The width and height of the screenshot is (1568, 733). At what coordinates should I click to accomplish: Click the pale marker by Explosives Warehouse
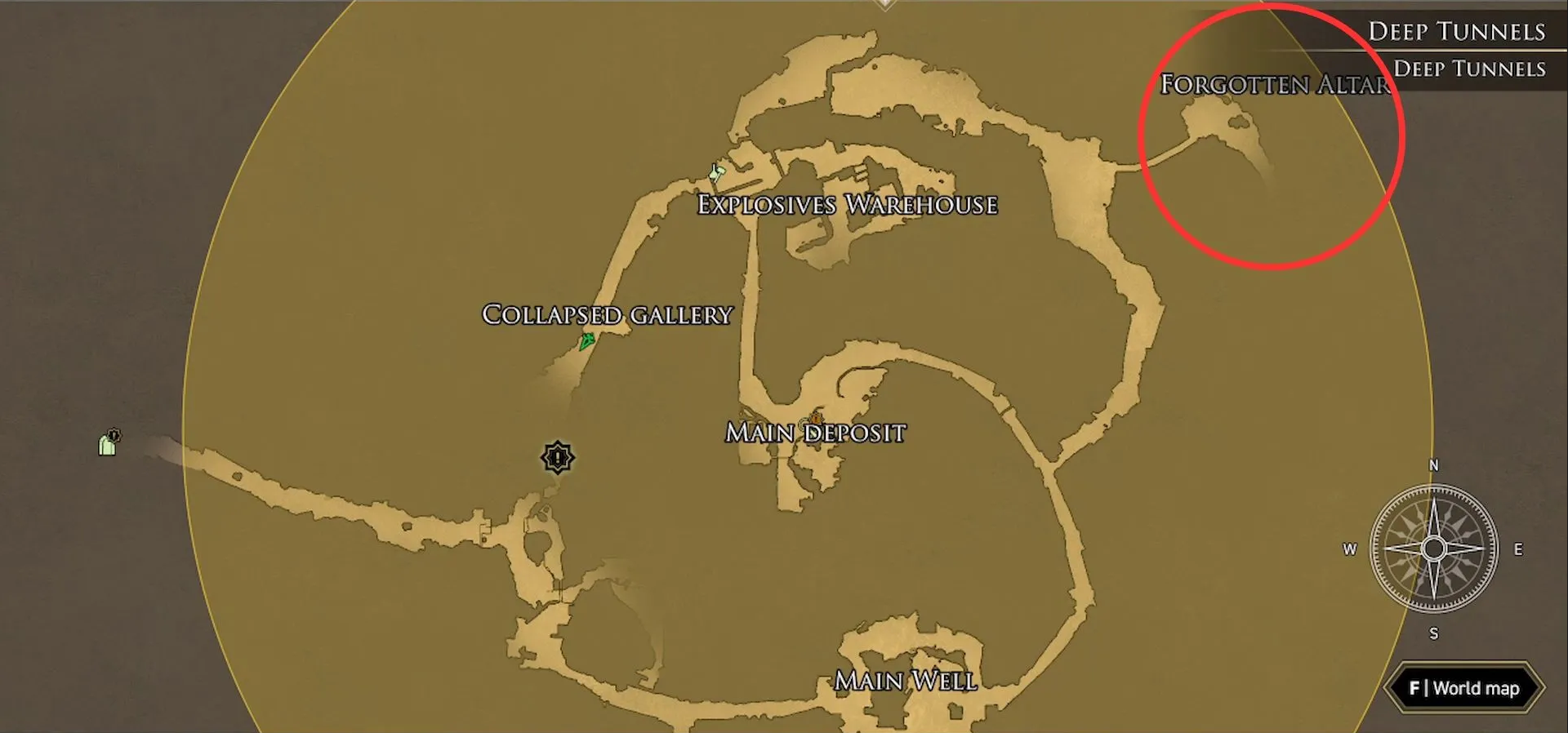717,172
